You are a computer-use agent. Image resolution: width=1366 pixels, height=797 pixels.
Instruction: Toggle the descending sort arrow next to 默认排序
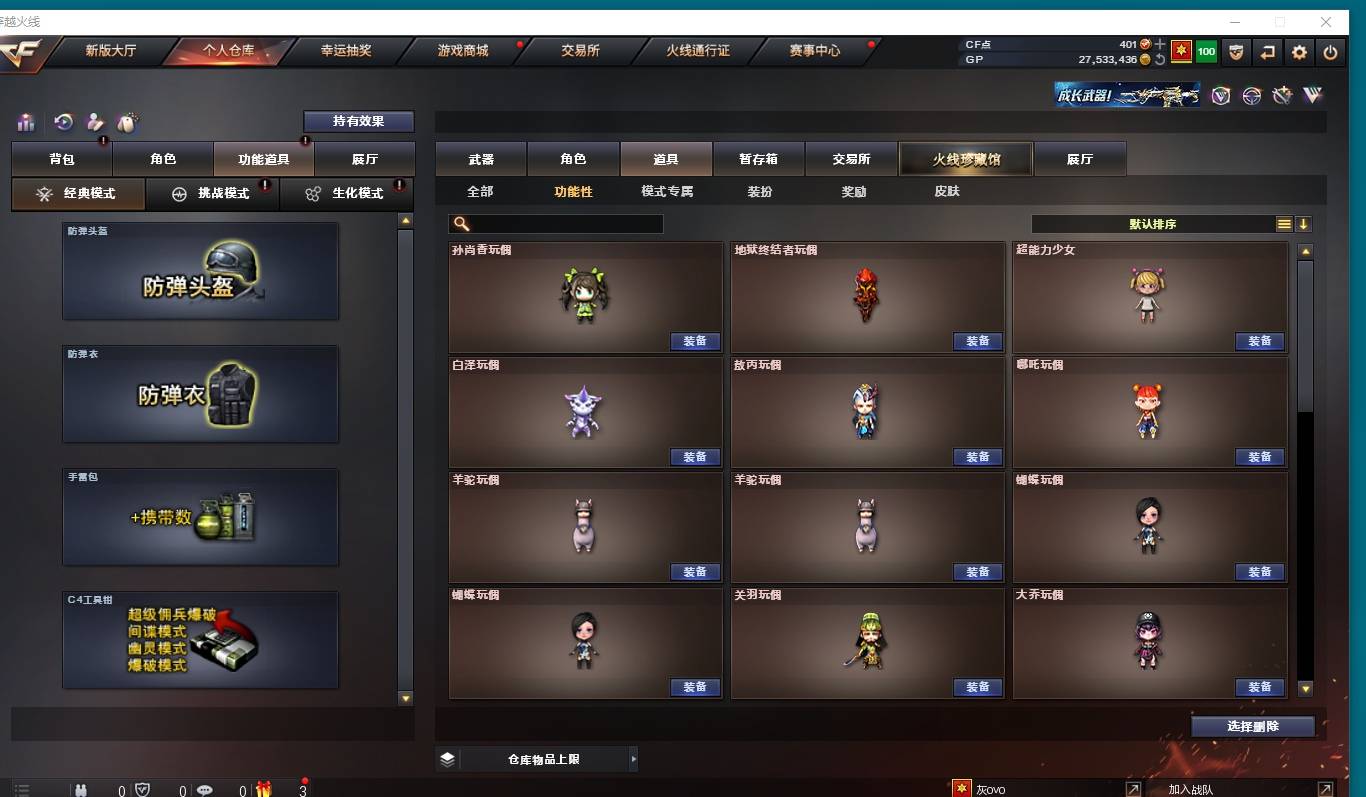[1303, 224]
